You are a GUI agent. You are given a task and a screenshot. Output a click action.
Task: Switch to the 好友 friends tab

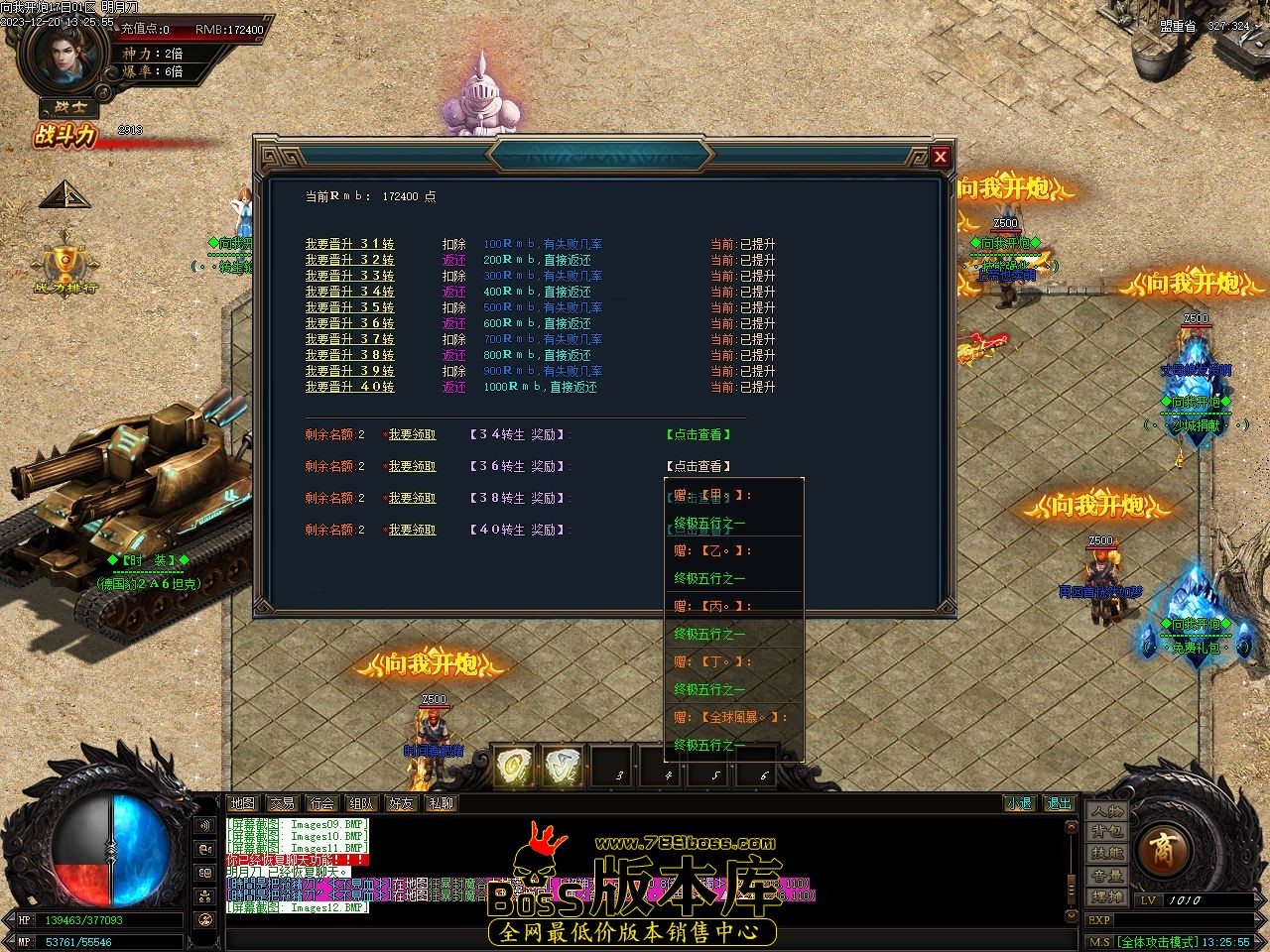coord(401,803)
